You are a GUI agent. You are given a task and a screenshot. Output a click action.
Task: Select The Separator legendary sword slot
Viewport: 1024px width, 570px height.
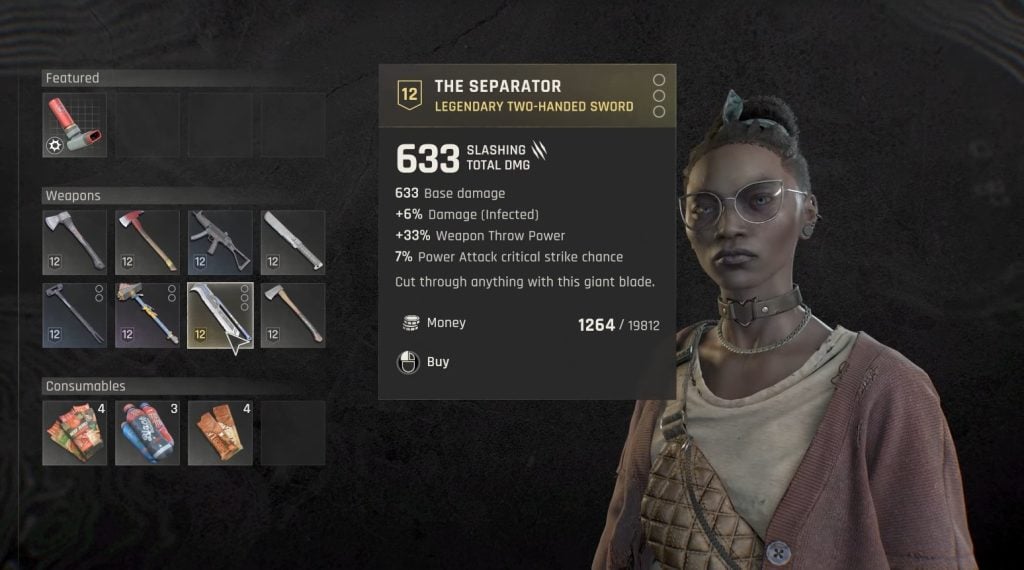(220, 315)
